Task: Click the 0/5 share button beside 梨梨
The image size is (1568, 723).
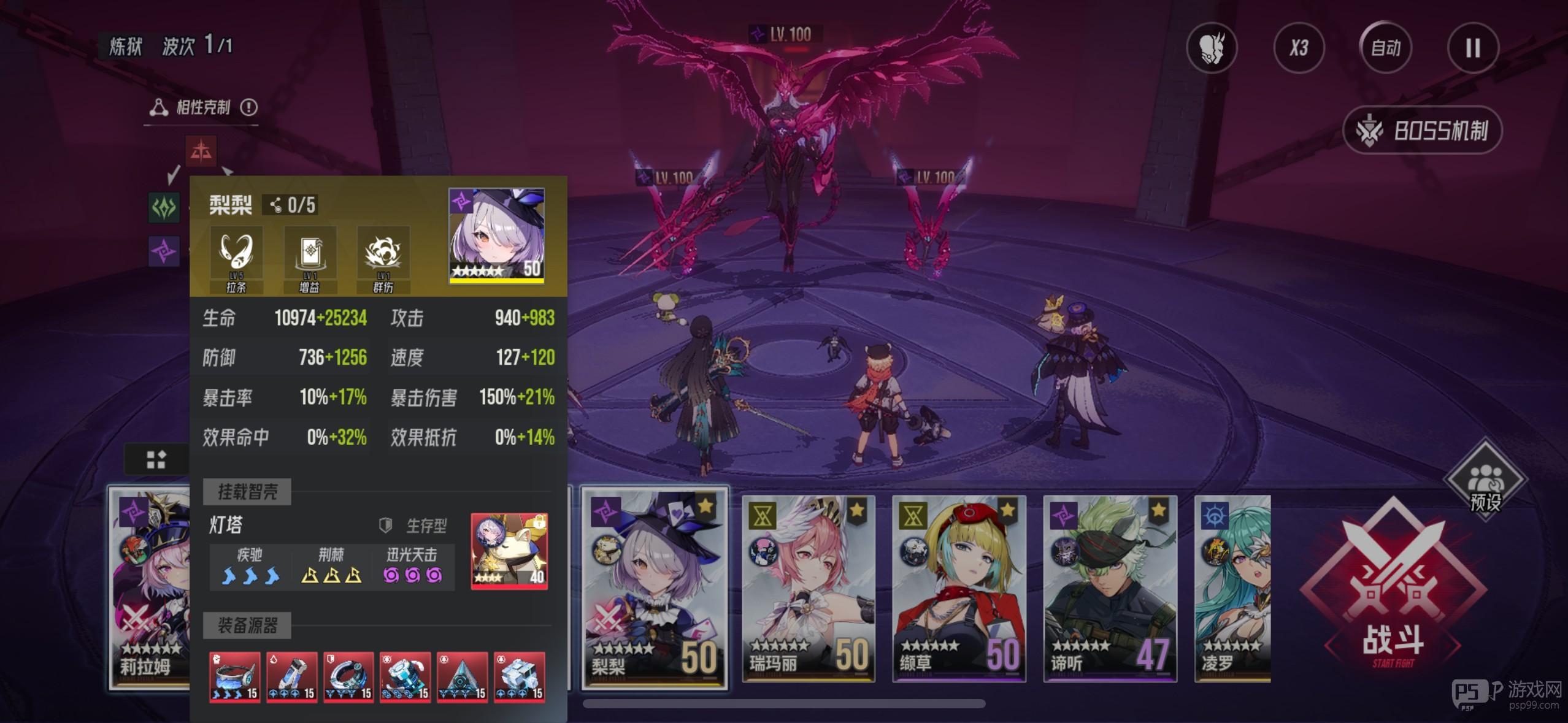Action: 292,205
